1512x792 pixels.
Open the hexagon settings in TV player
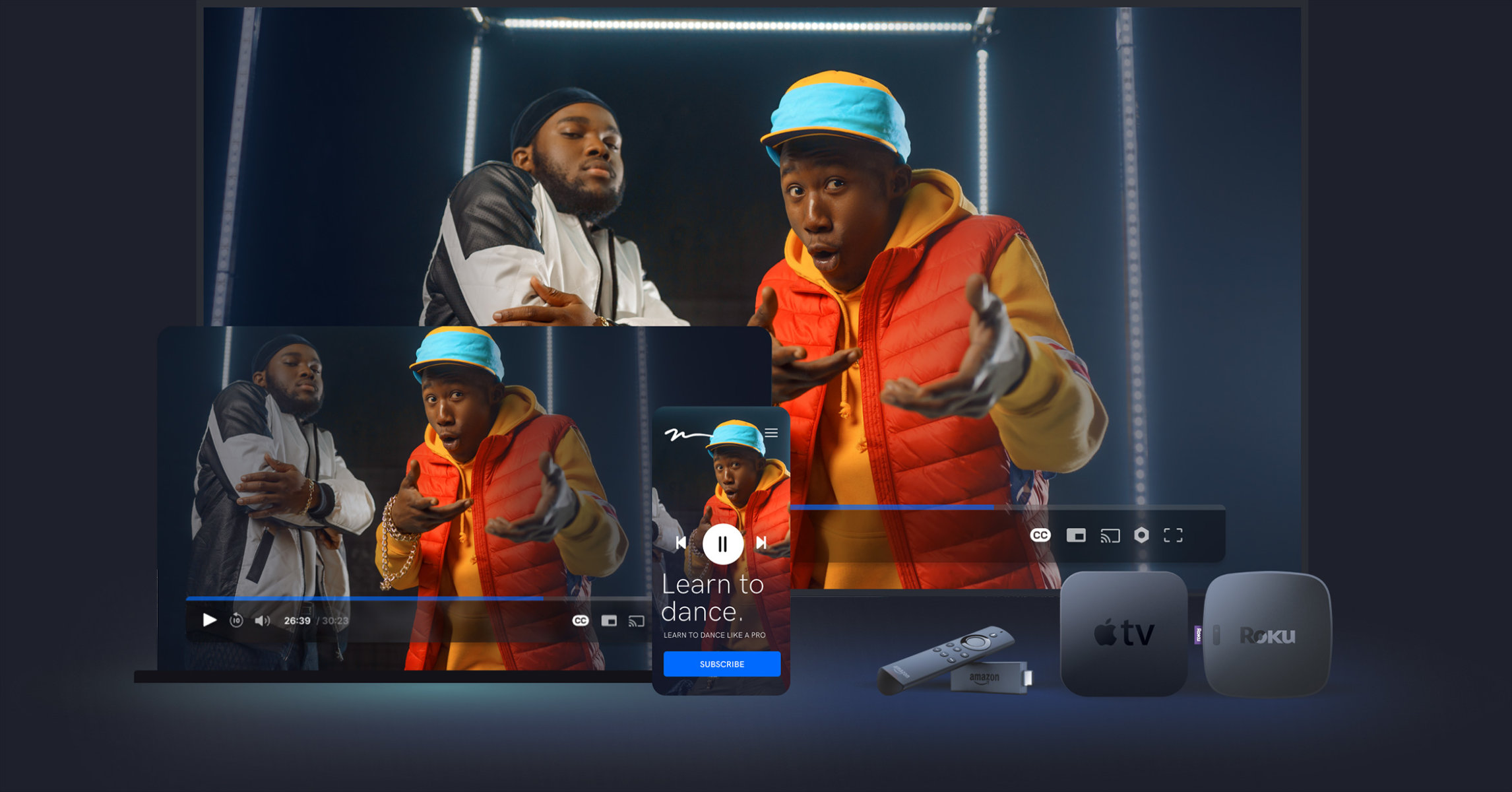tap(1141, 535)
